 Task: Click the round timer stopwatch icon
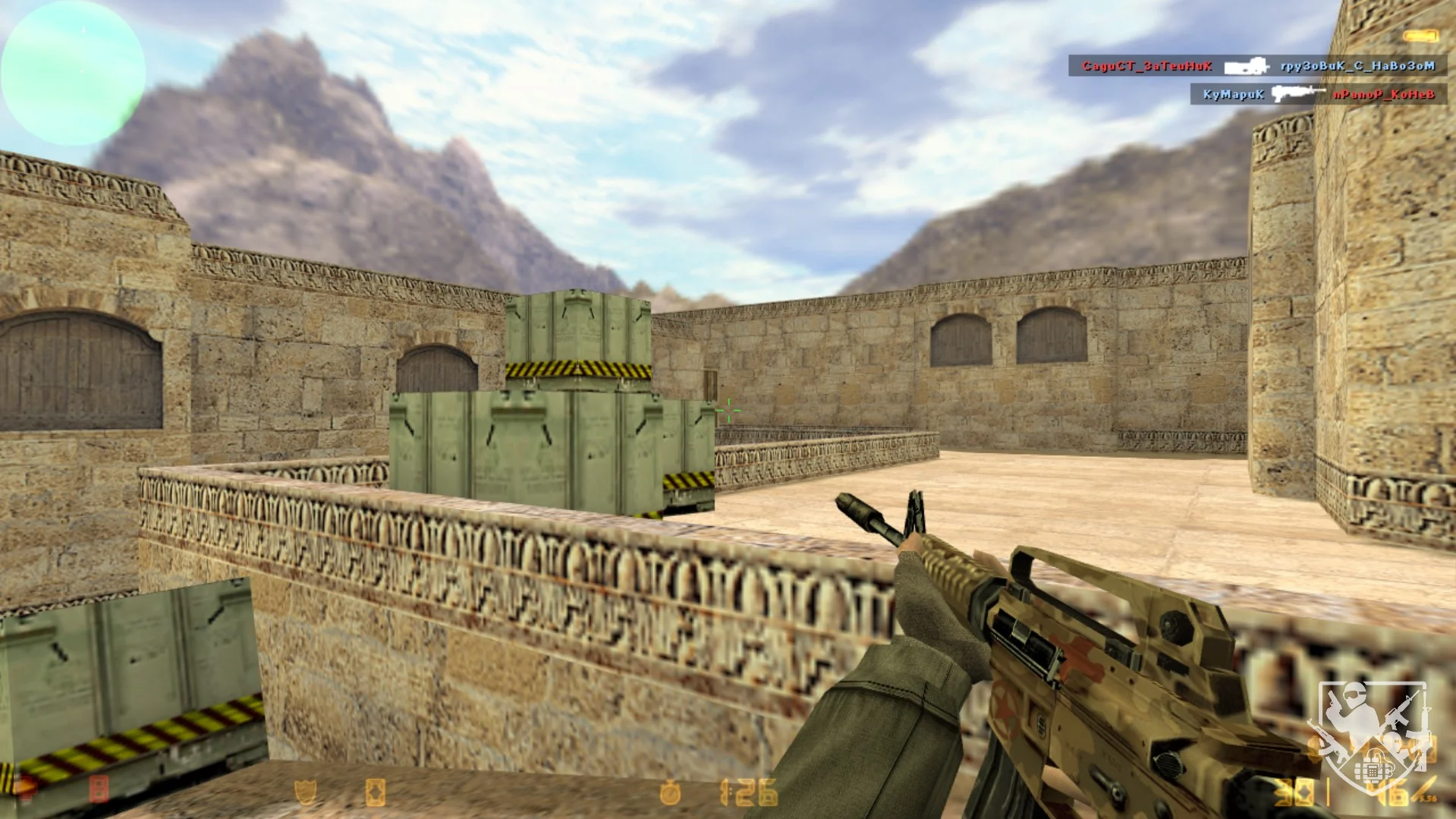click(670, 793)
